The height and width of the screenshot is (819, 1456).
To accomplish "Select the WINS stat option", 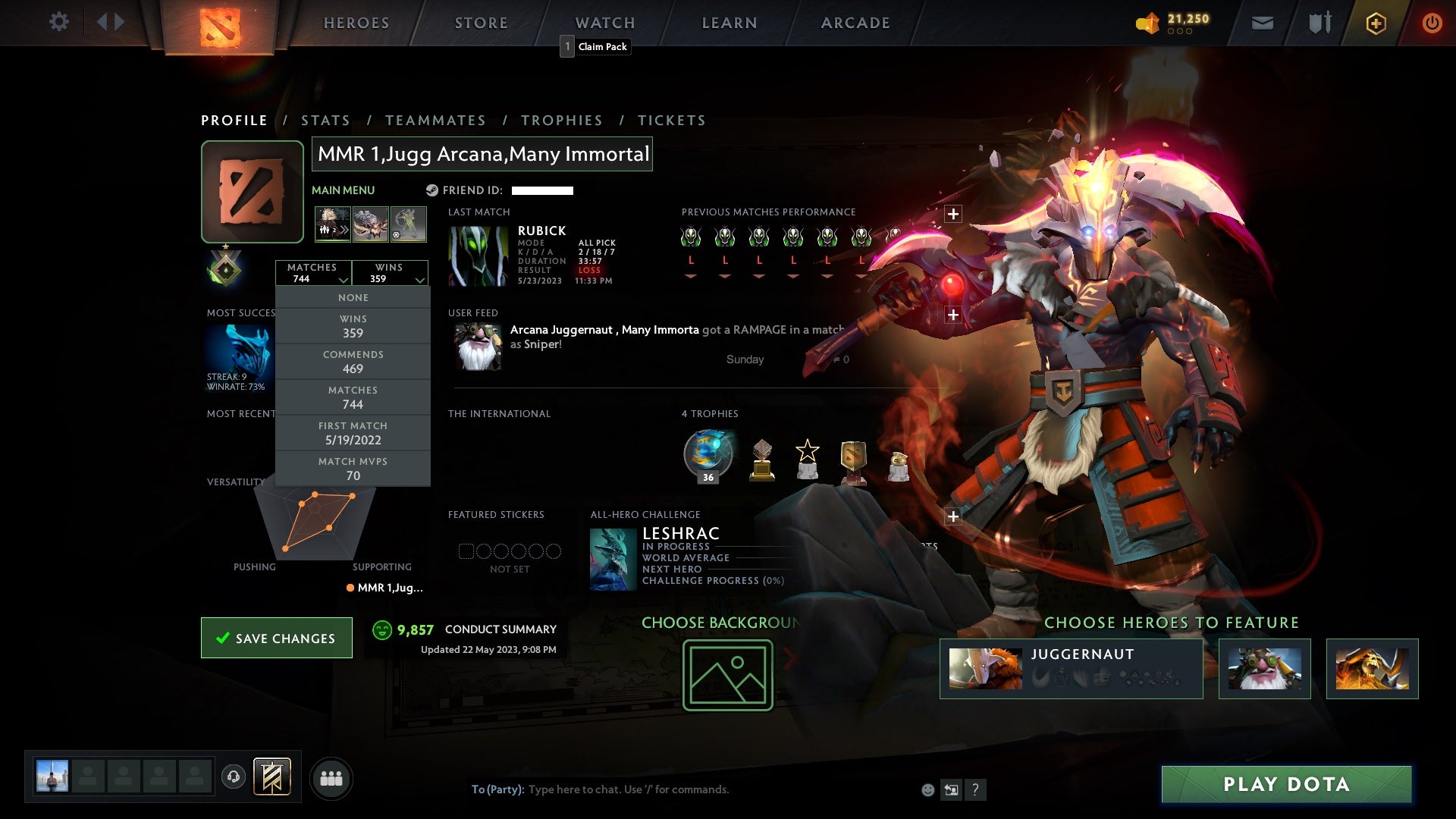I will coord(353,326).
